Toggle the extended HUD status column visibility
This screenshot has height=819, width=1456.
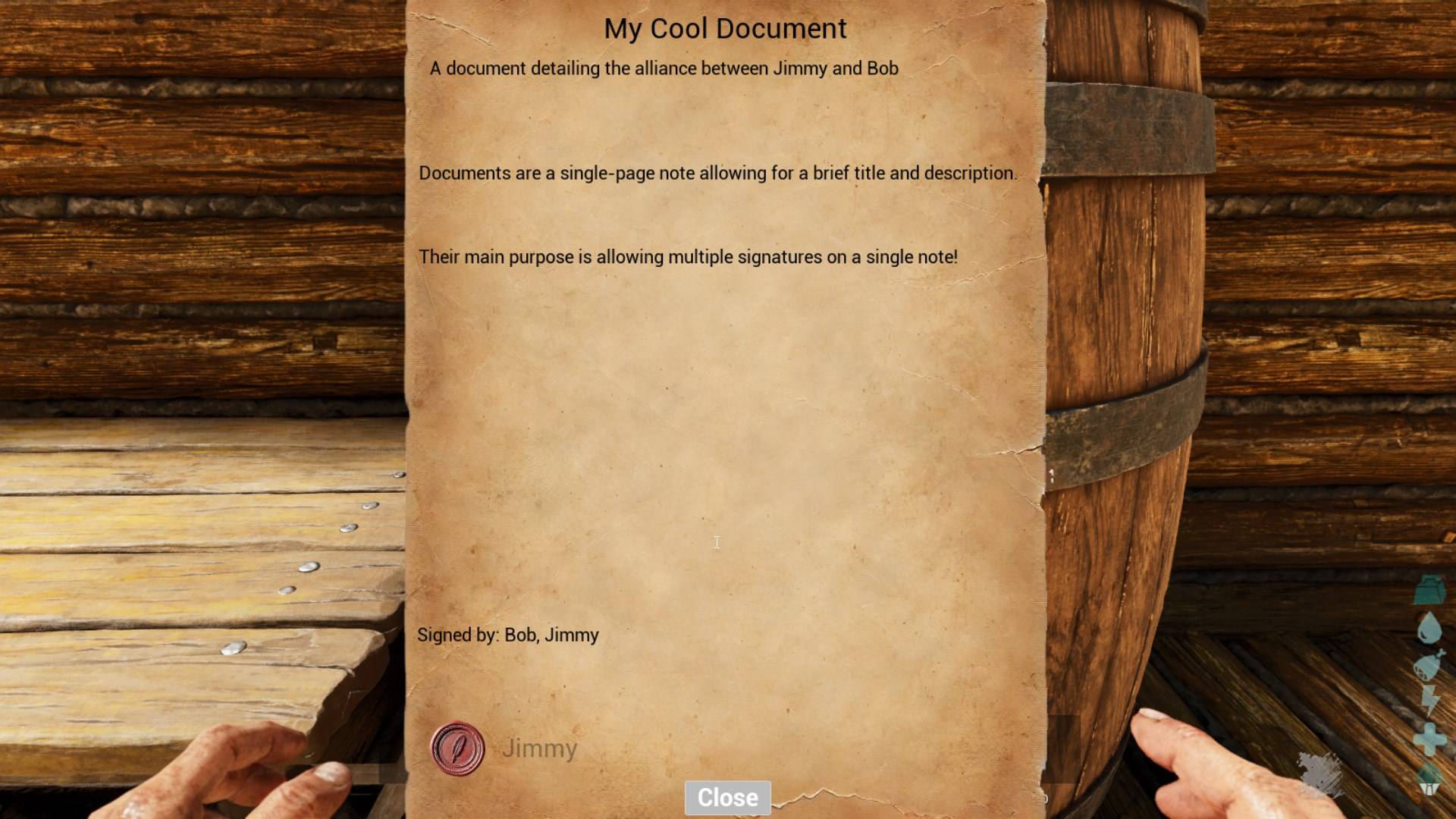pyautogui.click(x=1429, y=791)
